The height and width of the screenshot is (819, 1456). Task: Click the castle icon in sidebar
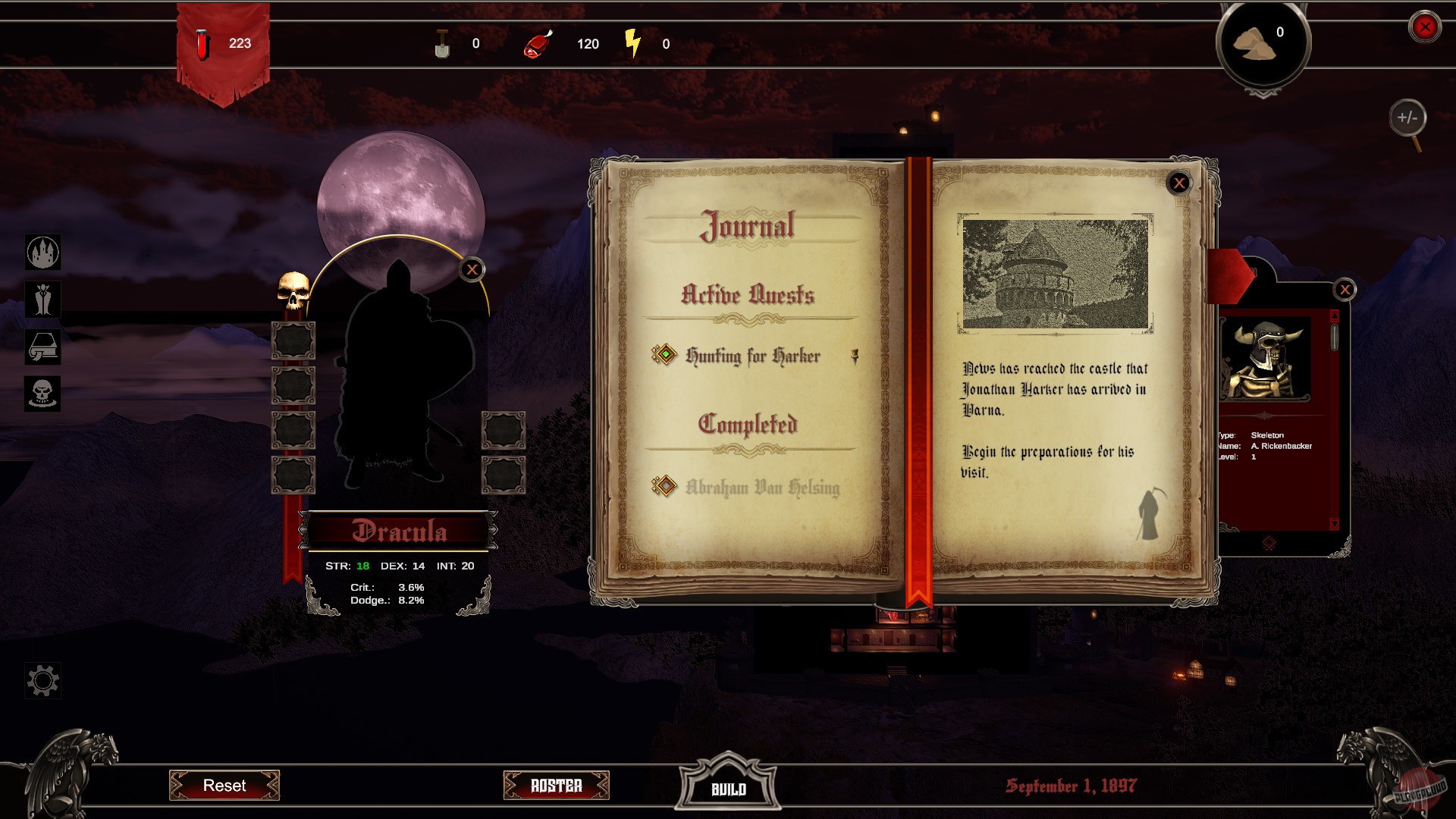coord(43,252)
